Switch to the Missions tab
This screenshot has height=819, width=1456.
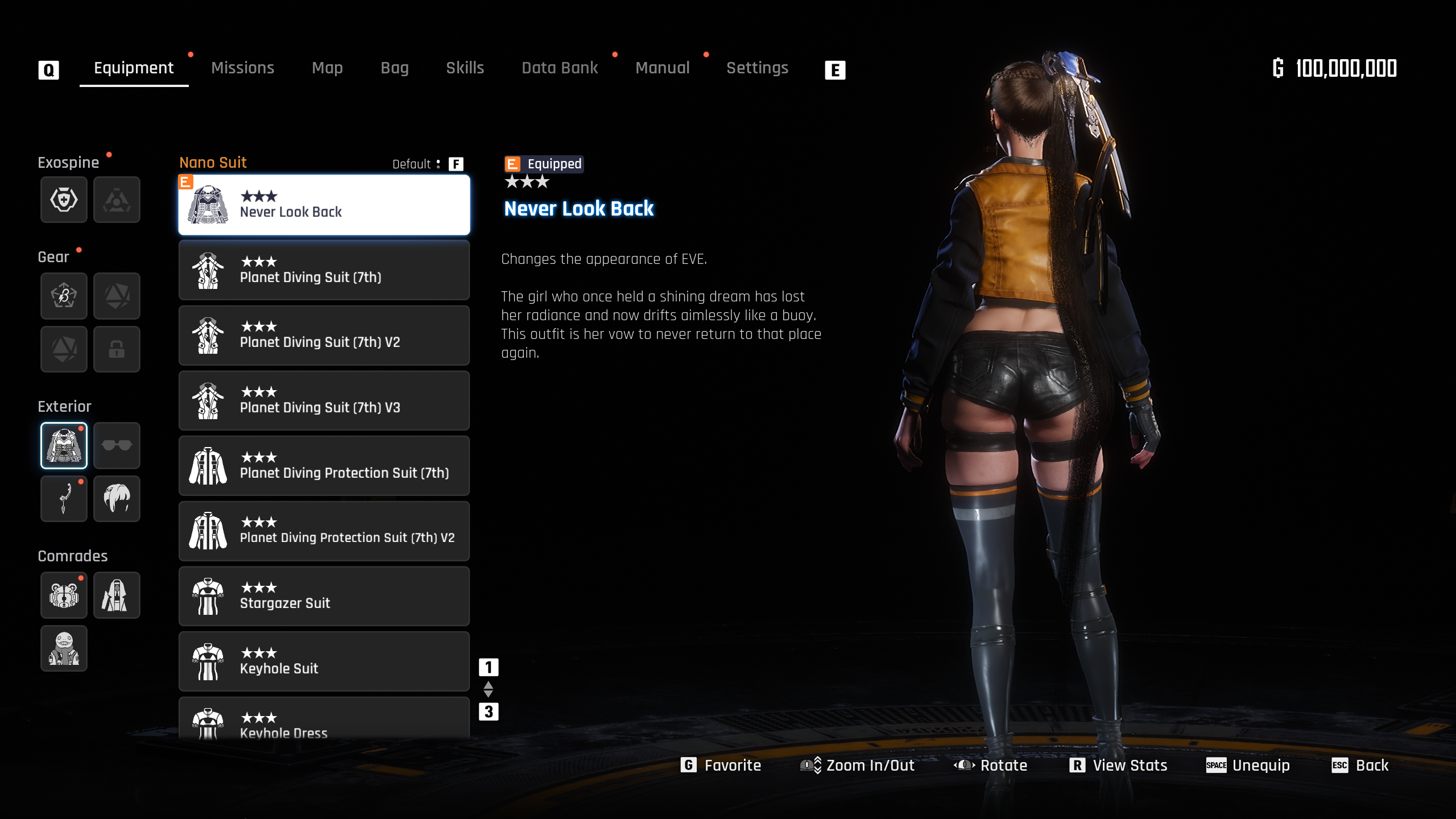[242, 68]
